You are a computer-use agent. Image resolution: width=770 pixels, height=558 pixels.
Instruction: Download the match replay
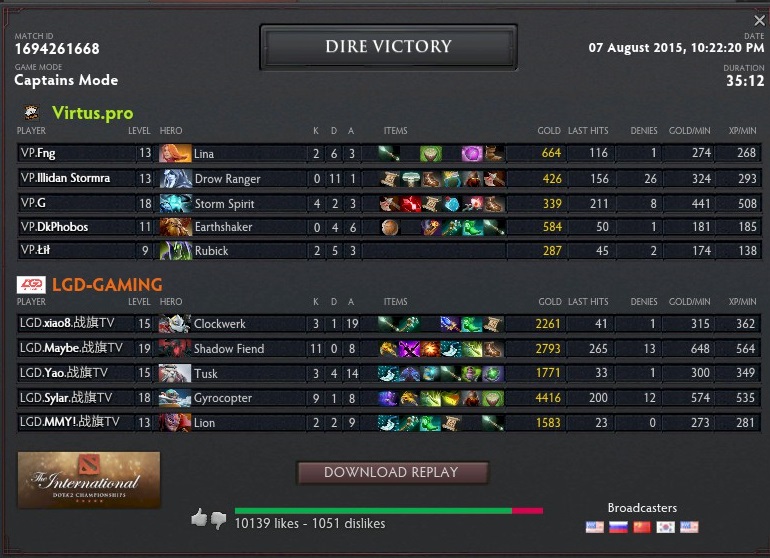(392, 472)
